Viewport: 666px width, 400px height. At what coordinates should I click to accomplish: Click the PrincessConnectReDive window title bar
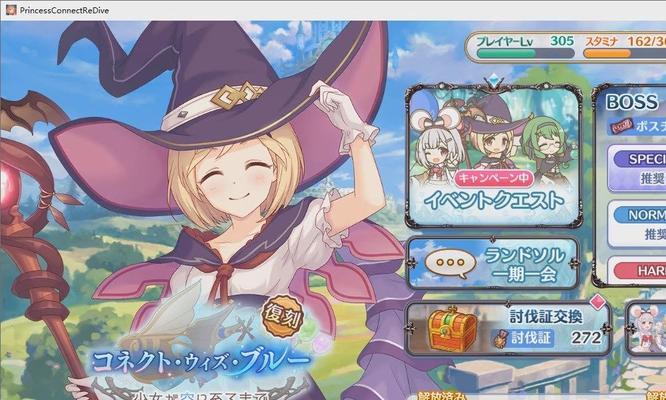[x=300, y=8]
